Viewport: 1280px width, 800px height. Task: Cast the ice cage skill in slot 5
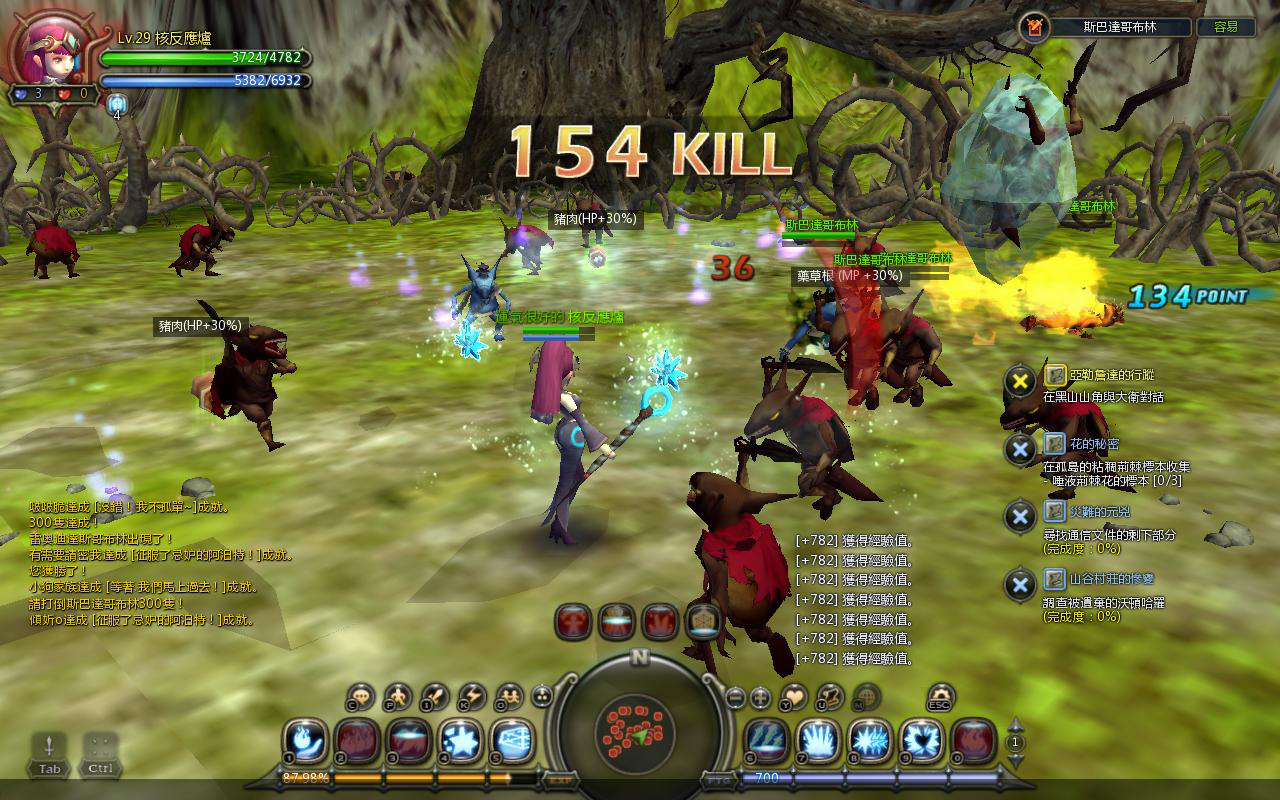(x=512, y=742)
